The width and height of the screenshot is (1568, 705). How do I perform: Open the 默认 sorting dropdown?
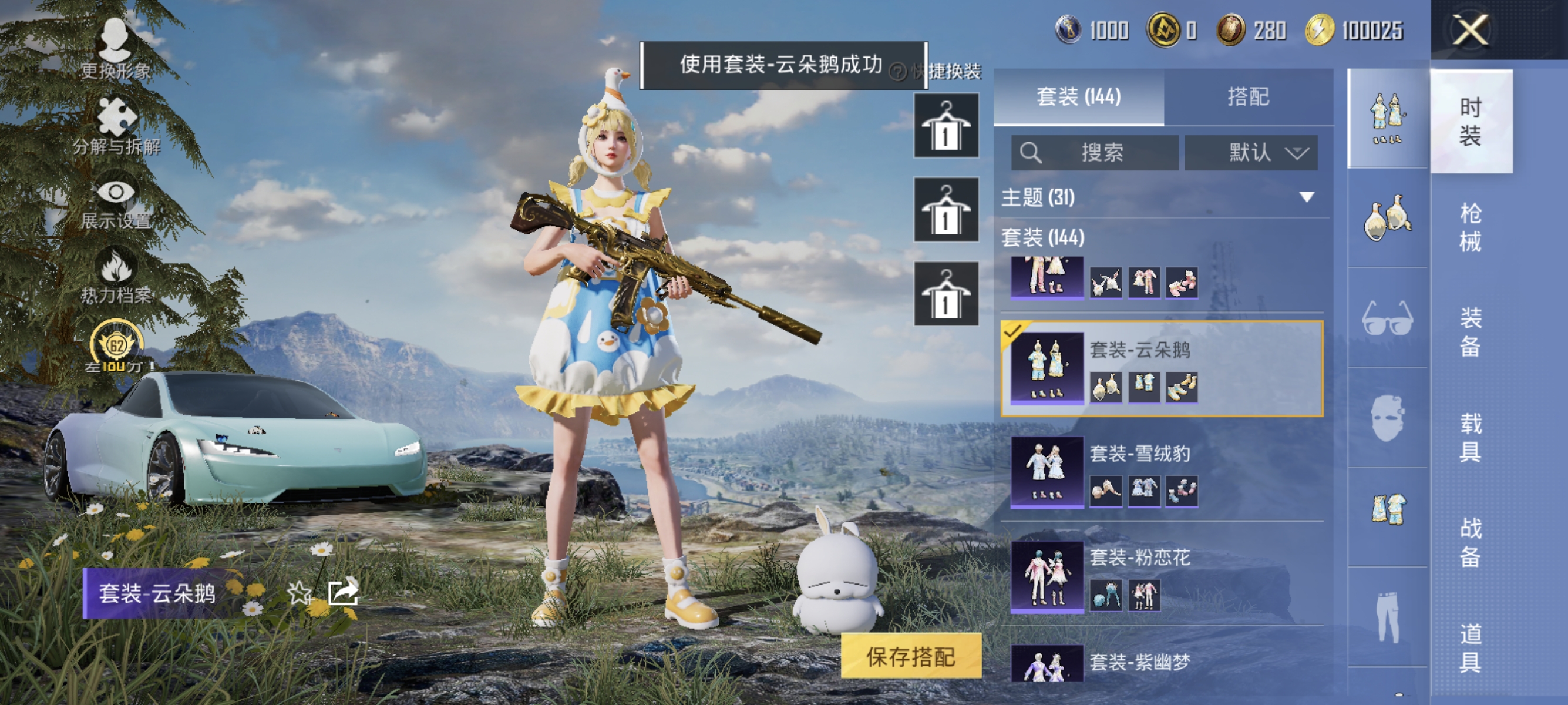tap(1251, 153)
